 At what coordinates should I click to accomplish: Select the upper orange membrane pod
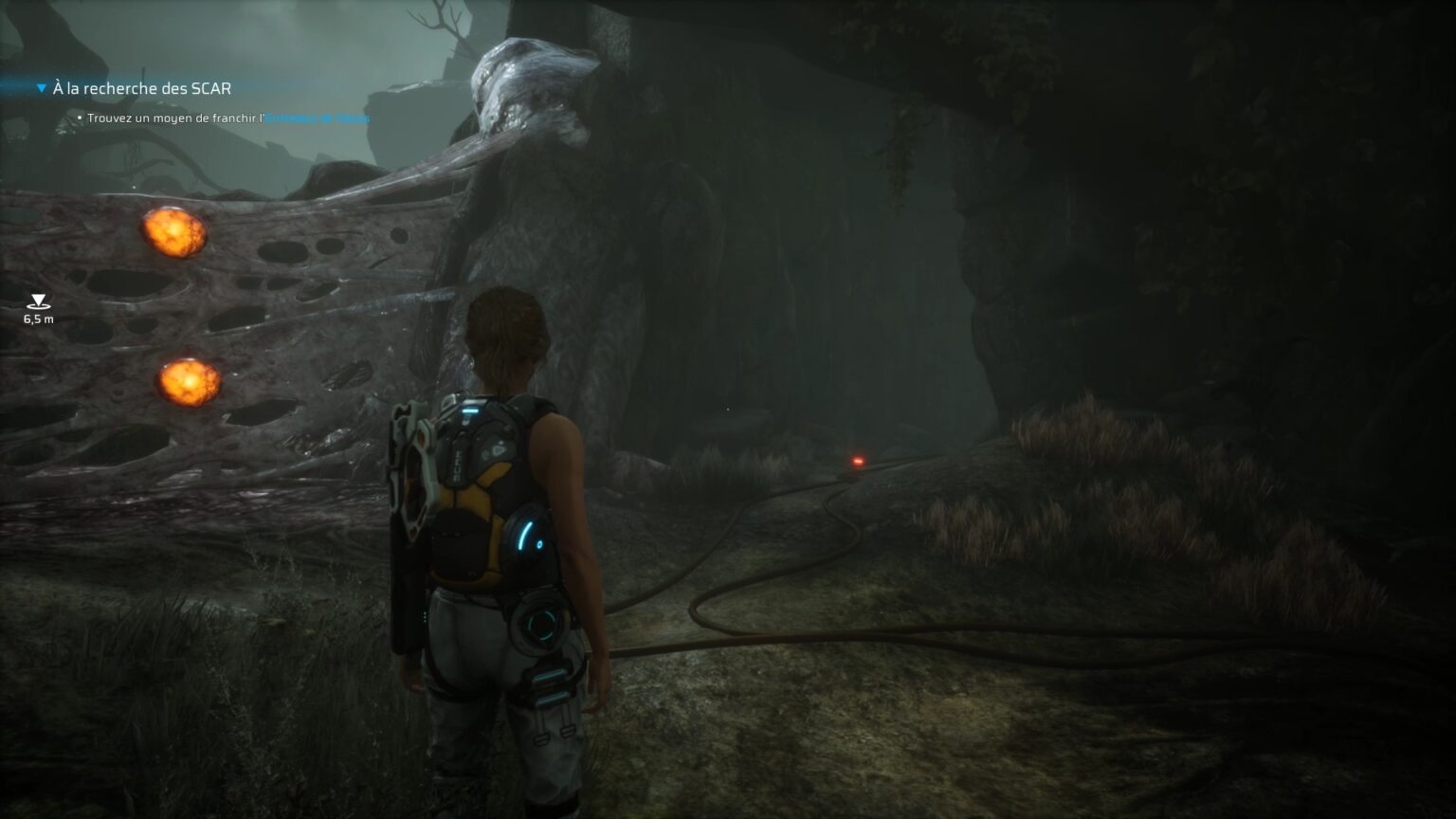click(175, 230)
